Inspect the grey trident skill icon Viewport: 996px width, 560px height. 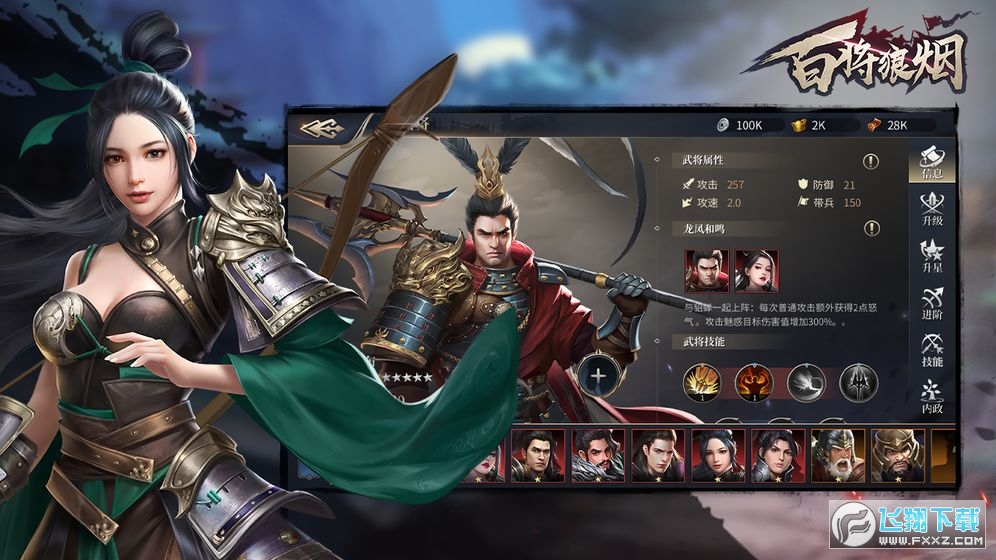pos(858,383)
